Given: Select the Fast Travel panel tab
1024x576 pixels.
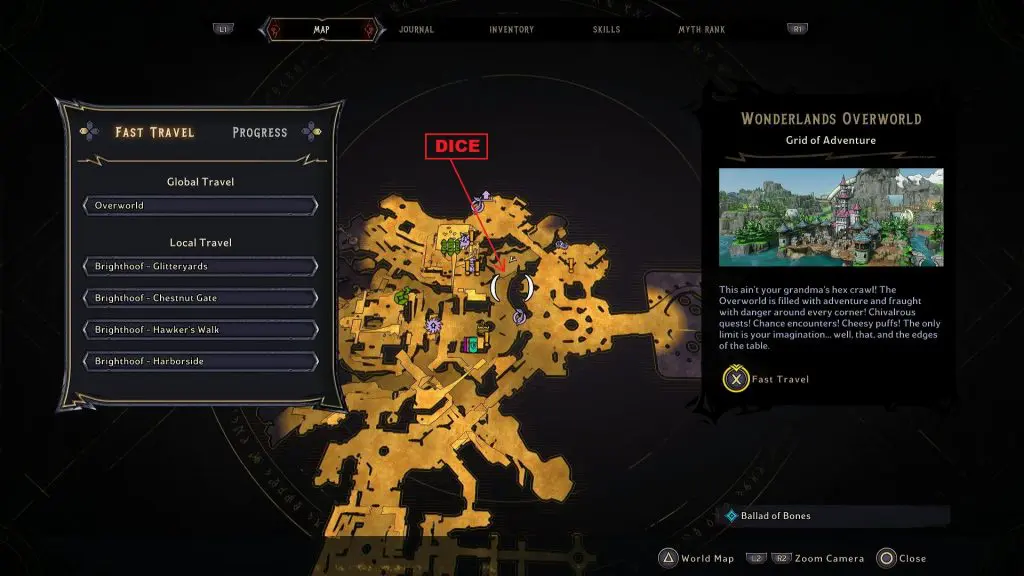Looking at the screenshot, I should pyautogui.click(x=154, y=132).
